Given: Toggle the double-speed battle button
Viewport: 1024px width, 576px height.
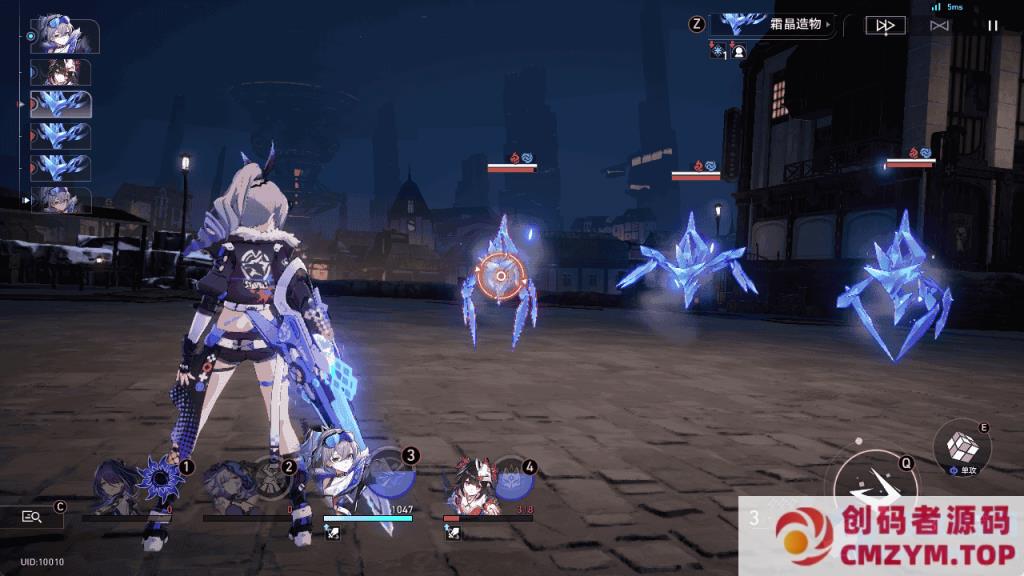Looking at the screenshot, I should (x=885, y=25).
